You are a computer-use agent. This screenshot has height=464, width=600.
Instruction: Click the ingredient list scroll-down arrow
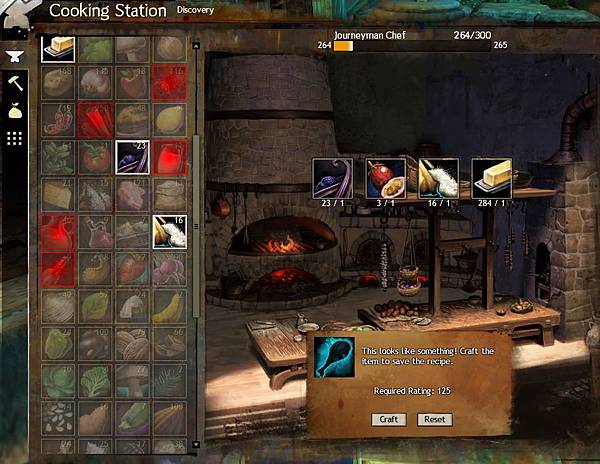tap(196, 445)
